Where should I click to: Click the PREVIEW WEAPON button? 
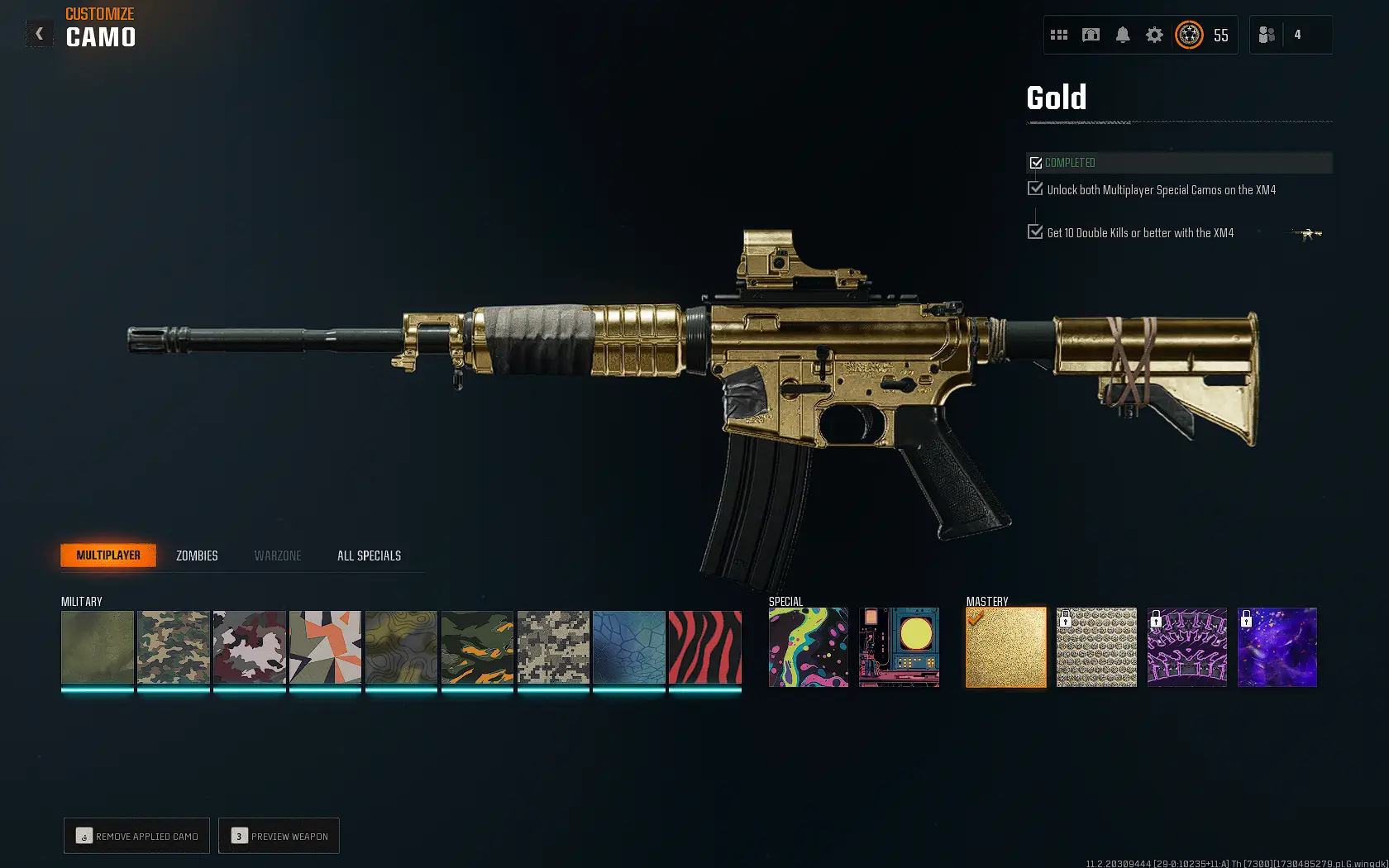click(279, 836)
